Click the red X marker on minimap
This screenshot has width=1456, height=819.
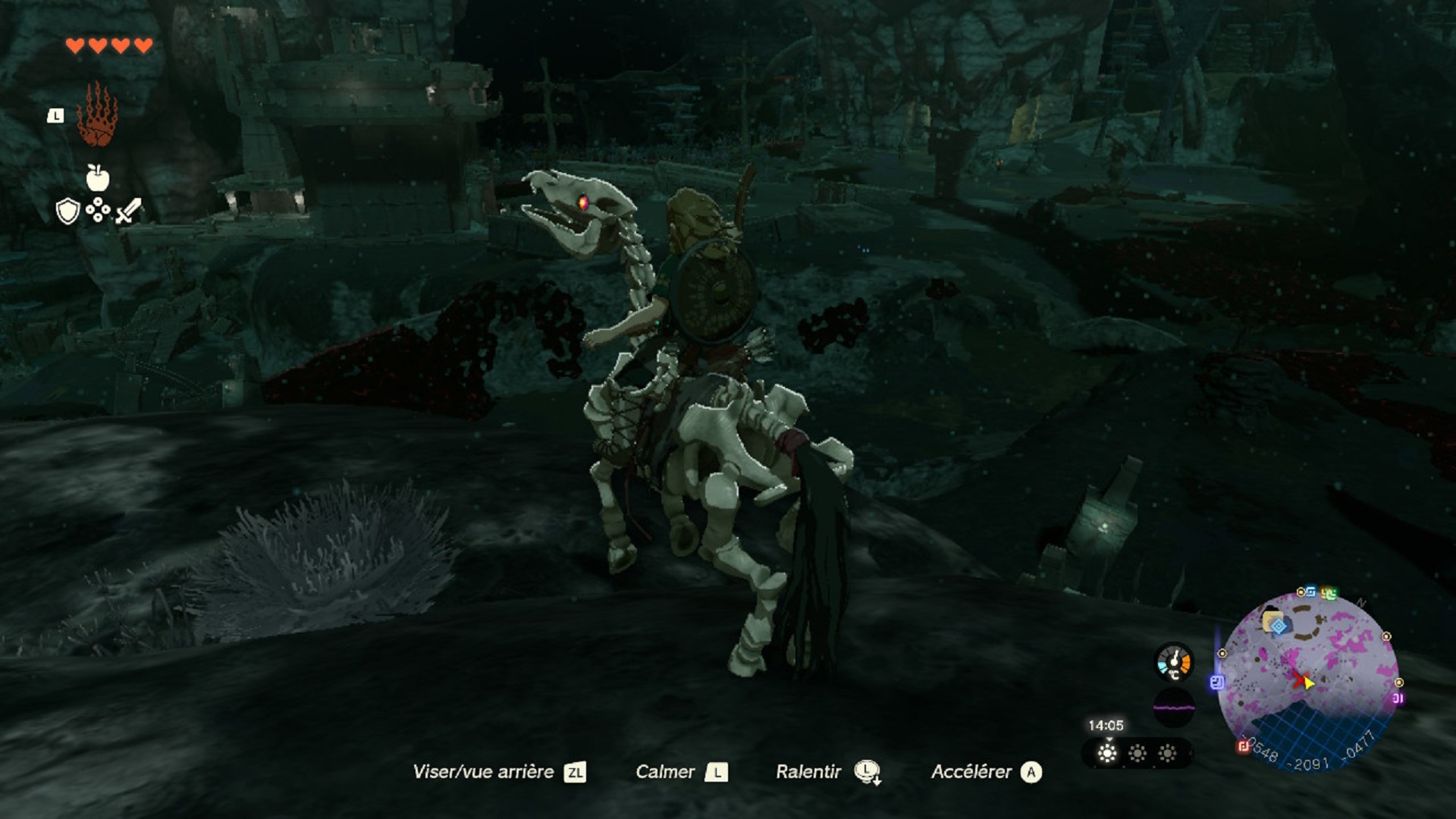click(x=1301, y=679)
